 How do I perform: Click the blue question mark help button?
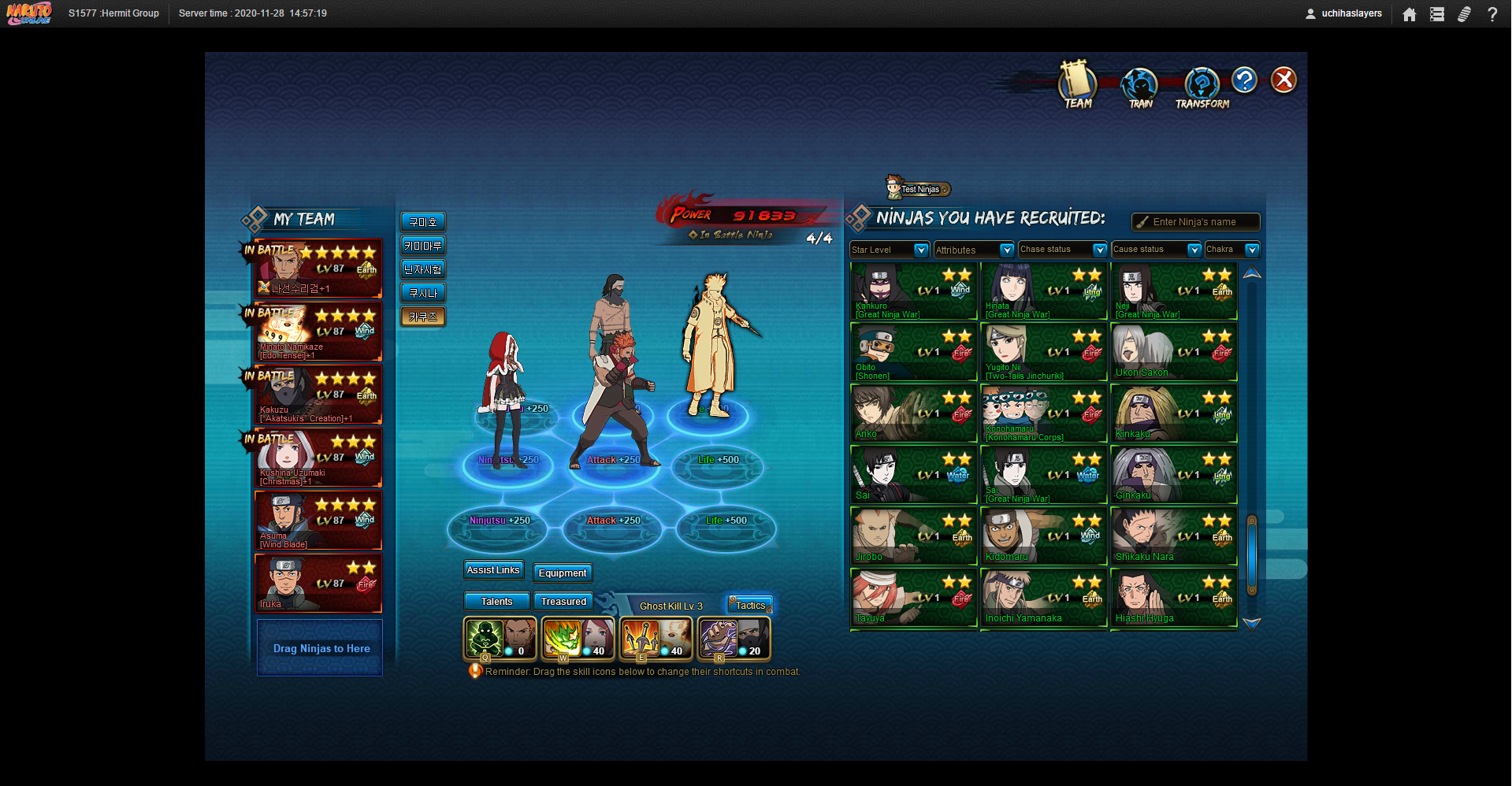pos(1244,80)
